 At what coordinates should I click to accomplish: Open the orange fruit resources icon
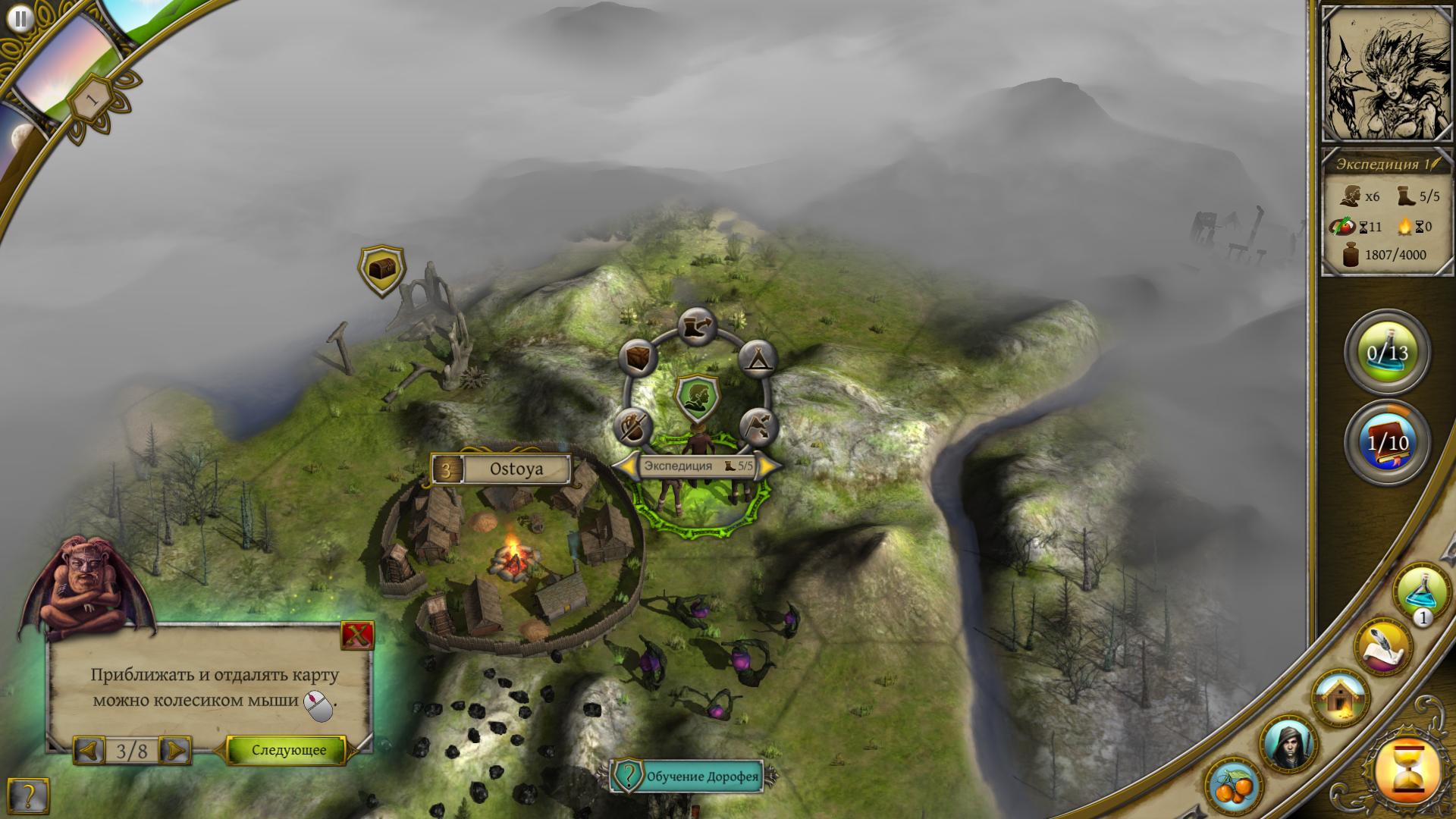pos(1236,788)
